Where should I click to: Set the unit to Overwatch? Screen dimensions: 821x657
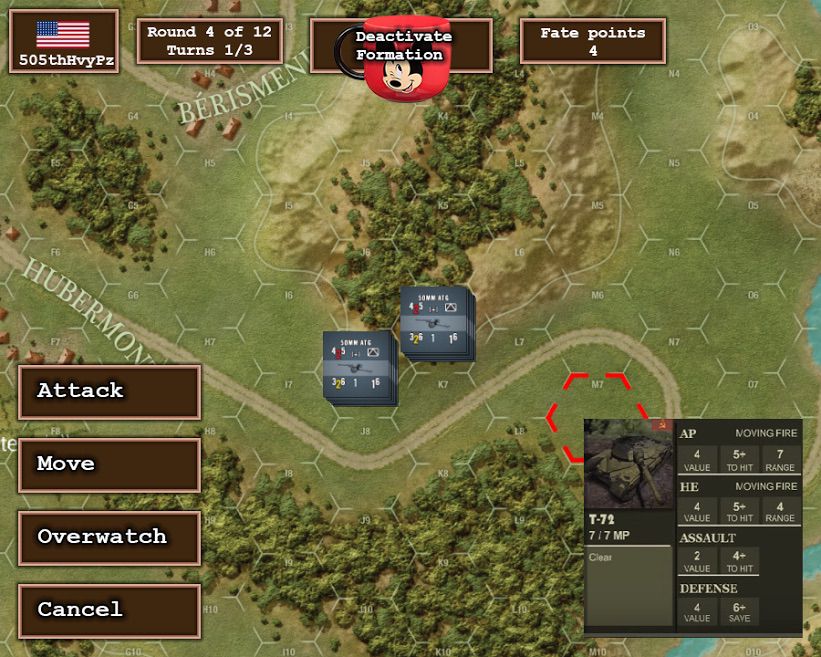point(109,537)
